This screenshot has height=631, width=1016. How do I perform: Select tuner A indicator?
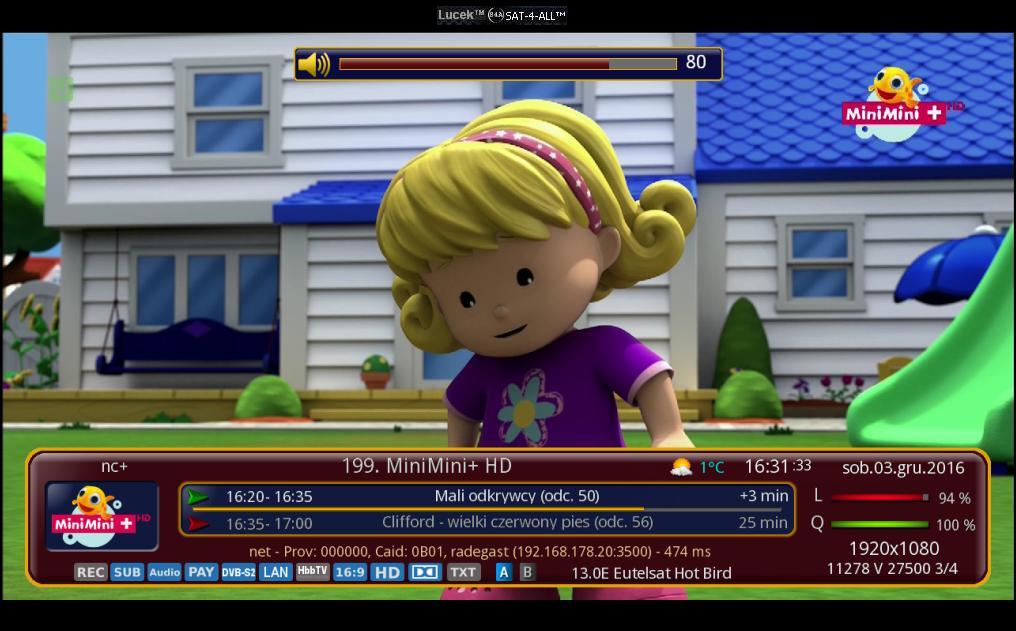click(x=503, y=572)
